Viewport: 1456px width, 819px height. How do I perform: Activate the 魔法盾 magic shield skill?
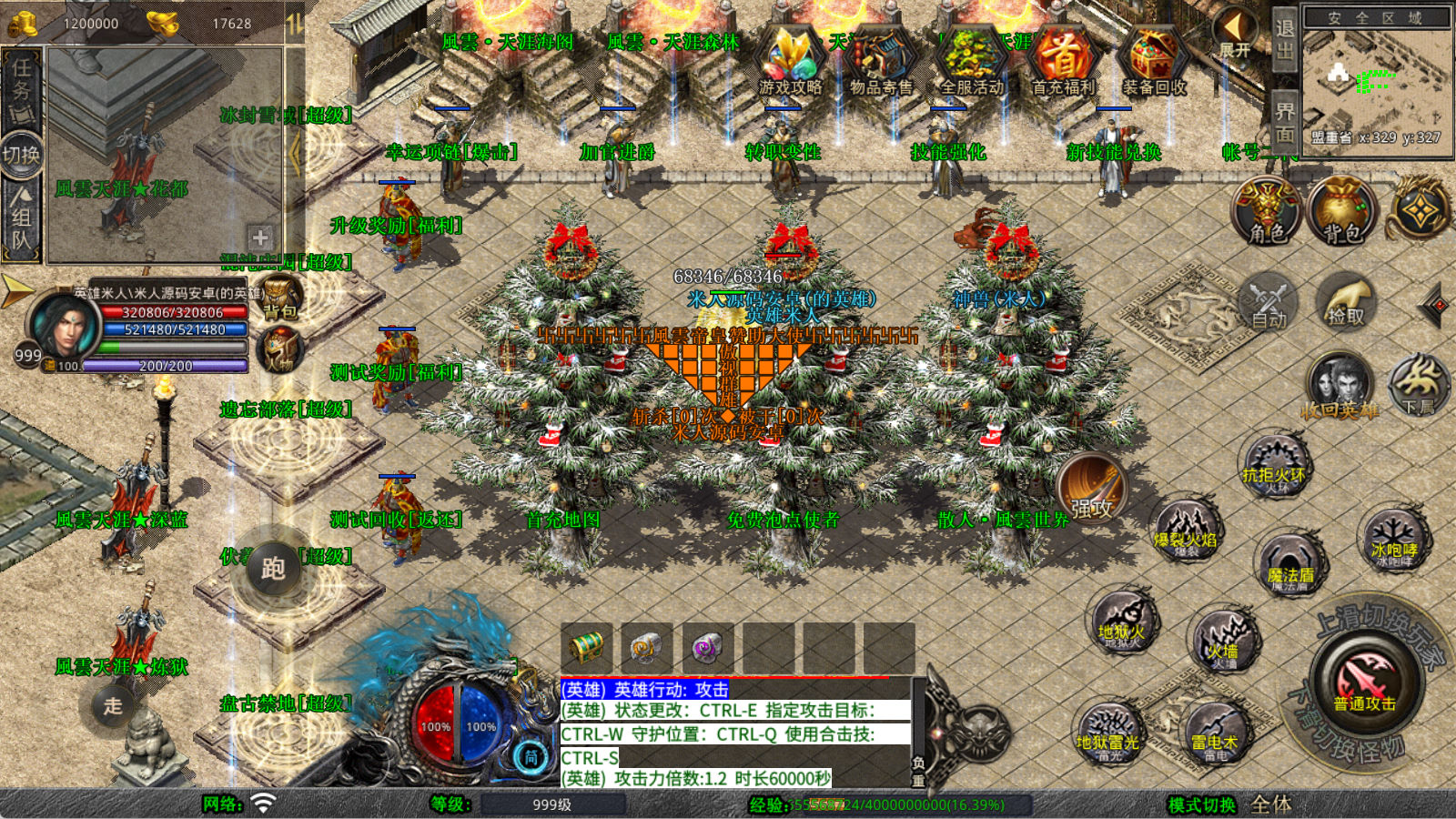tap(1290, 564)
